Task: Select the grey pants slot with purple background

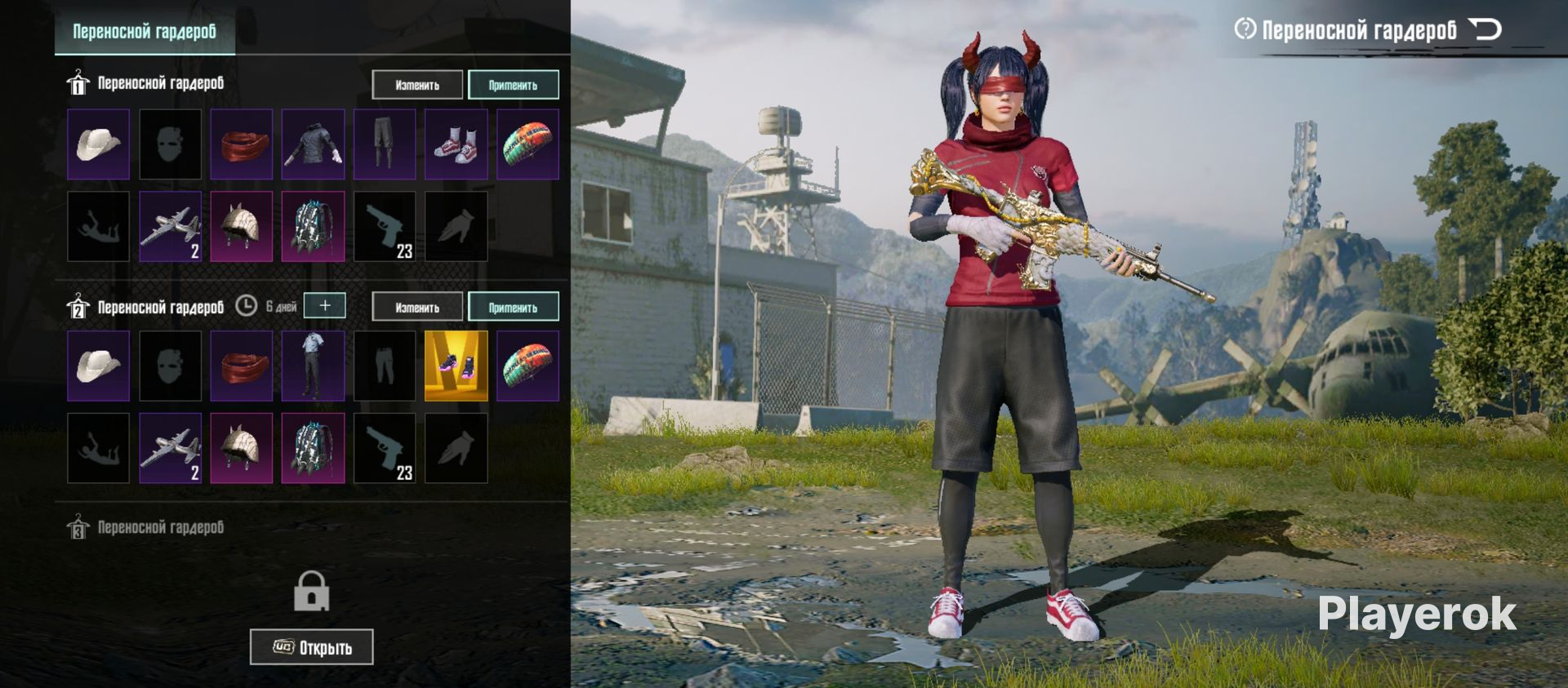Action: coord(384,144)
